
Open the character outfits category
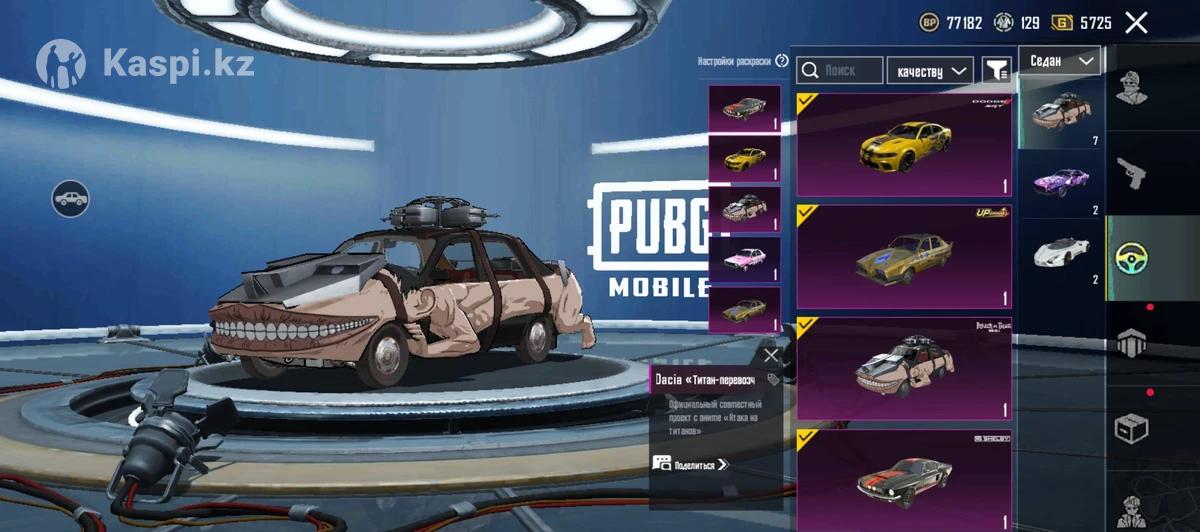pos(1131,88)
